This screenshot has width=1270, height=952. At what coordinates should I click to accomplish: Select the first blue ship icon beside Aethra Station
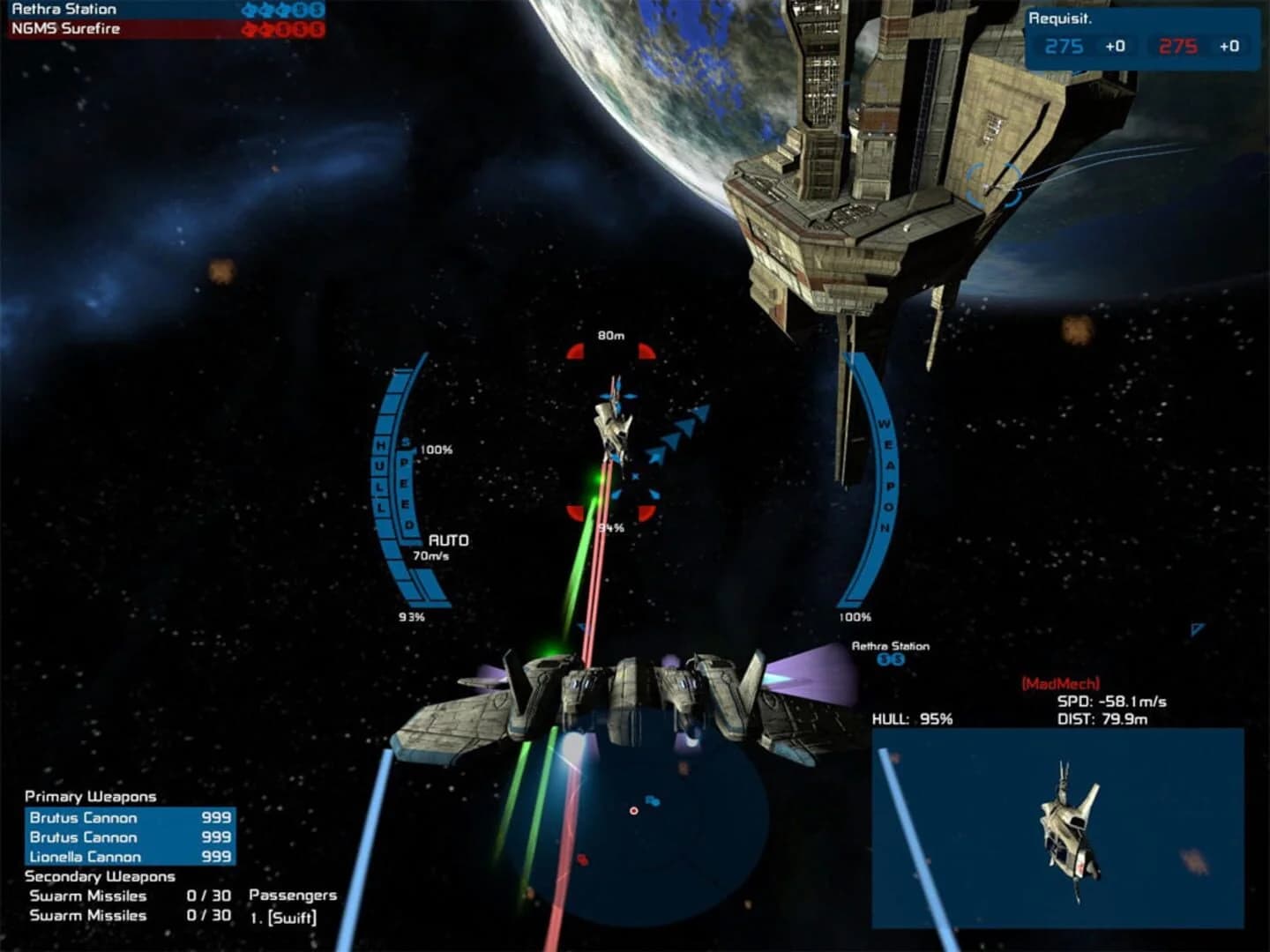[x=249, y=9]
